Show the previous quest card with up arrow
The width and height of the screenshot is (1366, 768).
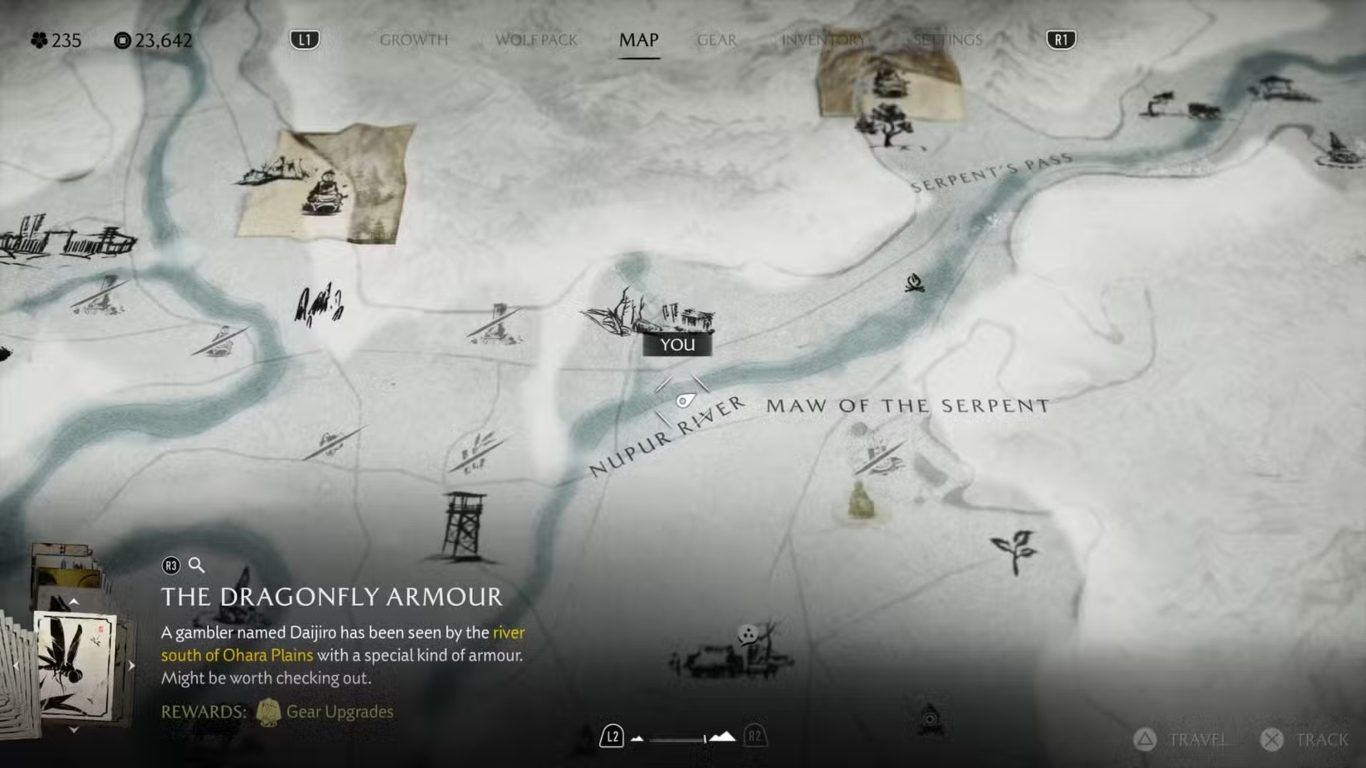(73, 602)
